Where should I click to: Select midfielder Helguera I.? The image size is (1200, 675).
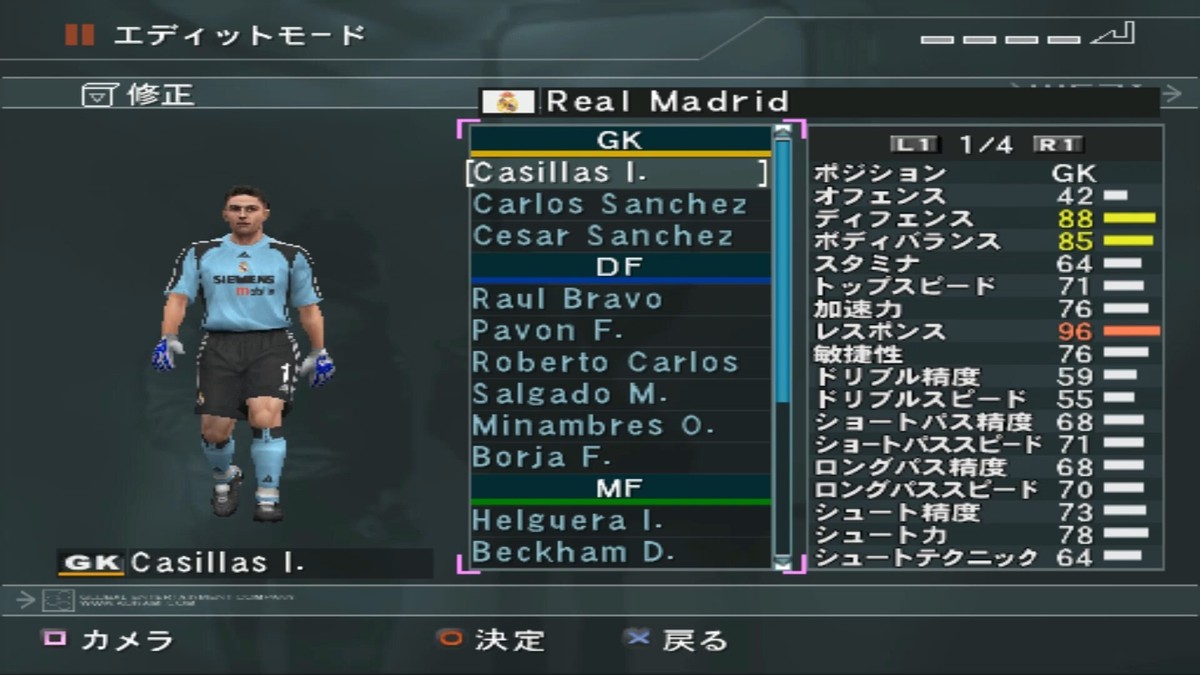[567, 520]
